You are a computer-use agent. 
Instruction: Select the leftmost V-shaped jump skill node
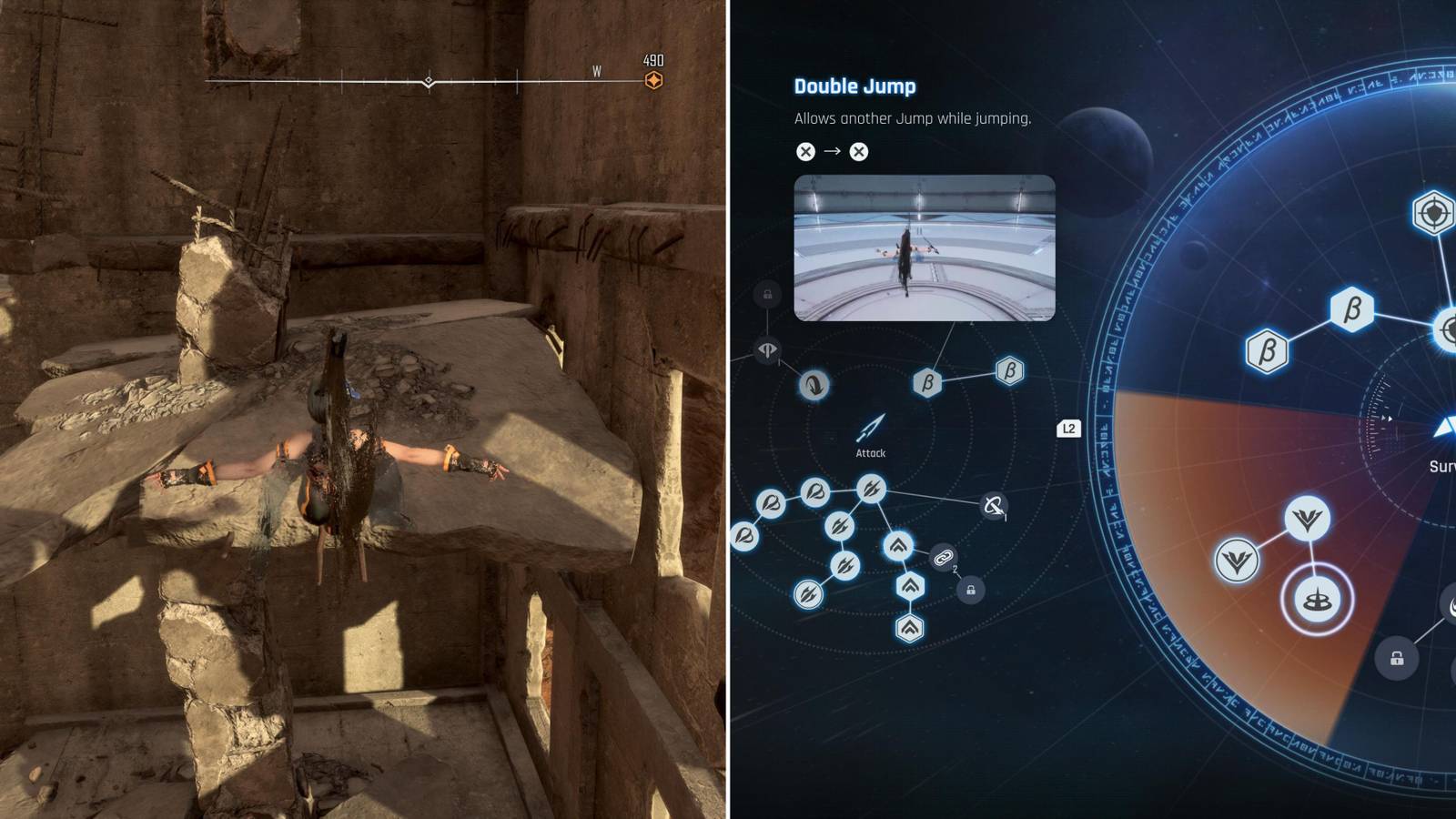click(x=1237, y=560)
